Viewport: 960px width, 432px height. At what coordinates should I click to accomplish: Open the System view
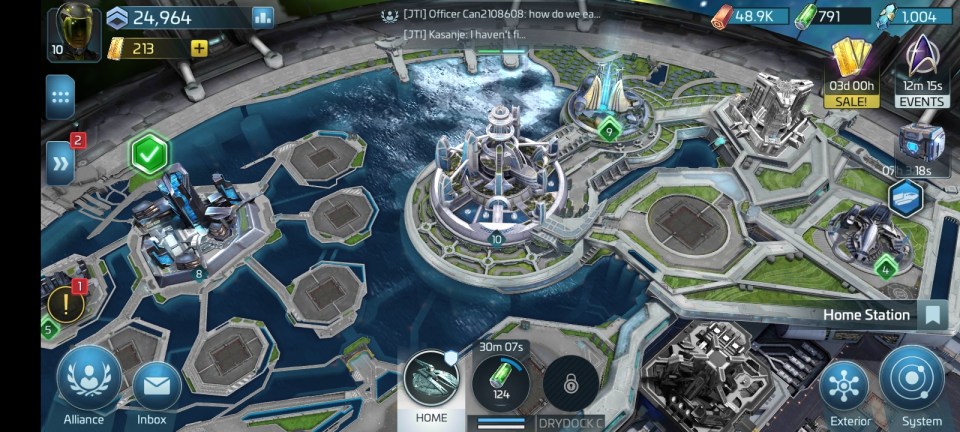912,380
